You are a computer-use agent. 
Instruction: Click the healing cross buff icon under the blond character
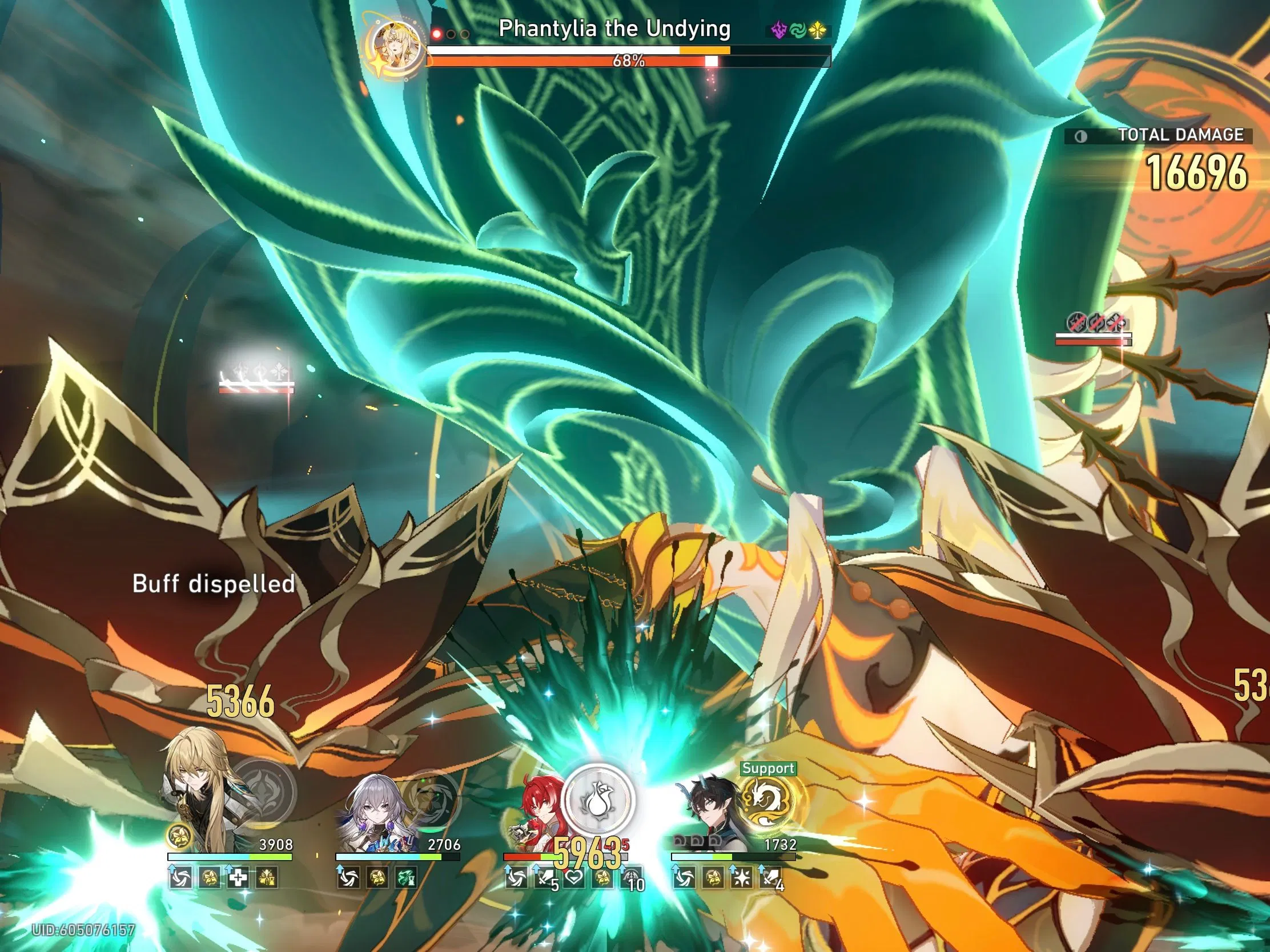[x=238, y=878]
